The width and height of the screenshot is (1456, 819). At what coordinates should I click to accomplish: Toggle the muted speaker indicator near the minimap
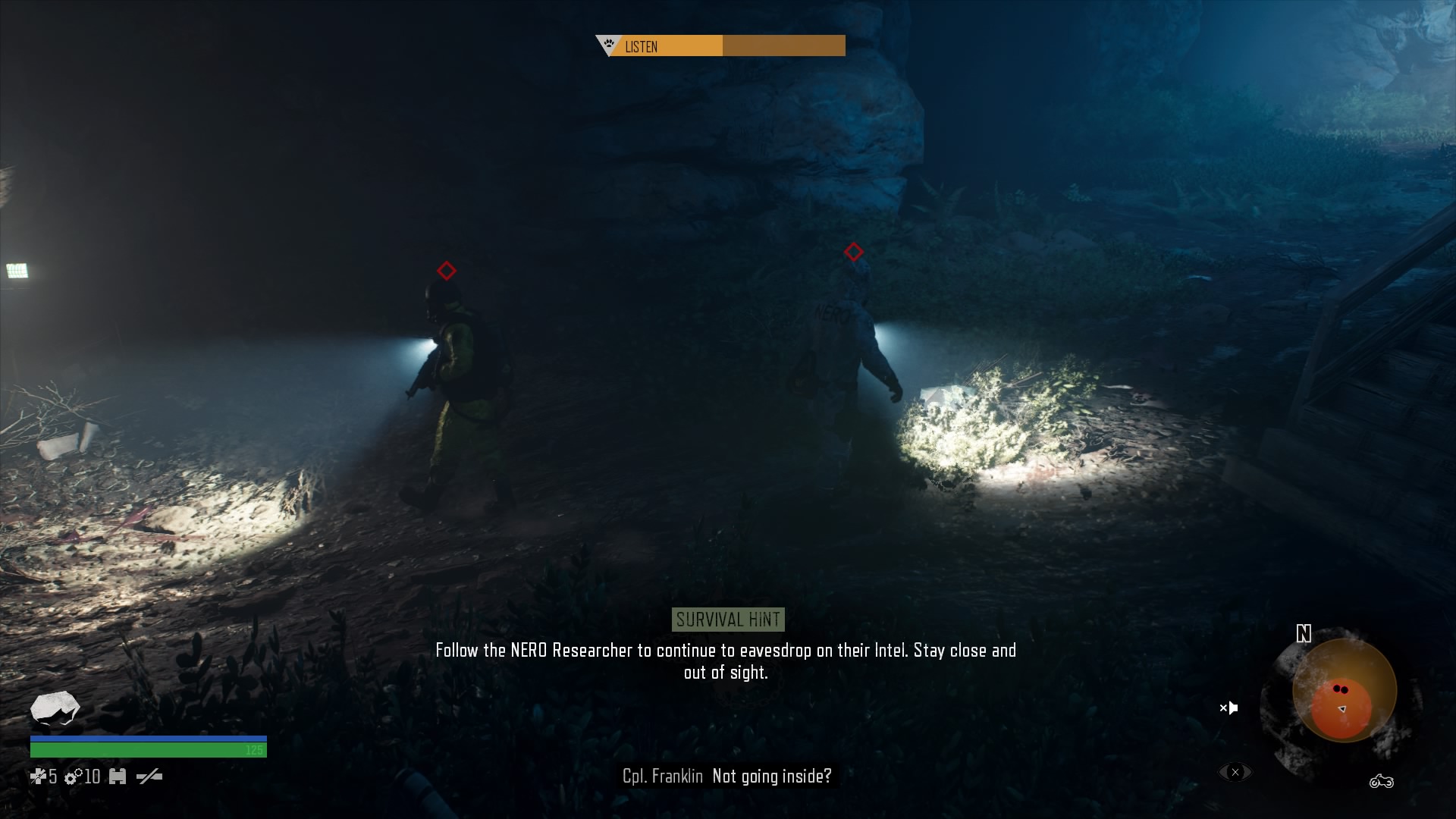(1228, 708)
